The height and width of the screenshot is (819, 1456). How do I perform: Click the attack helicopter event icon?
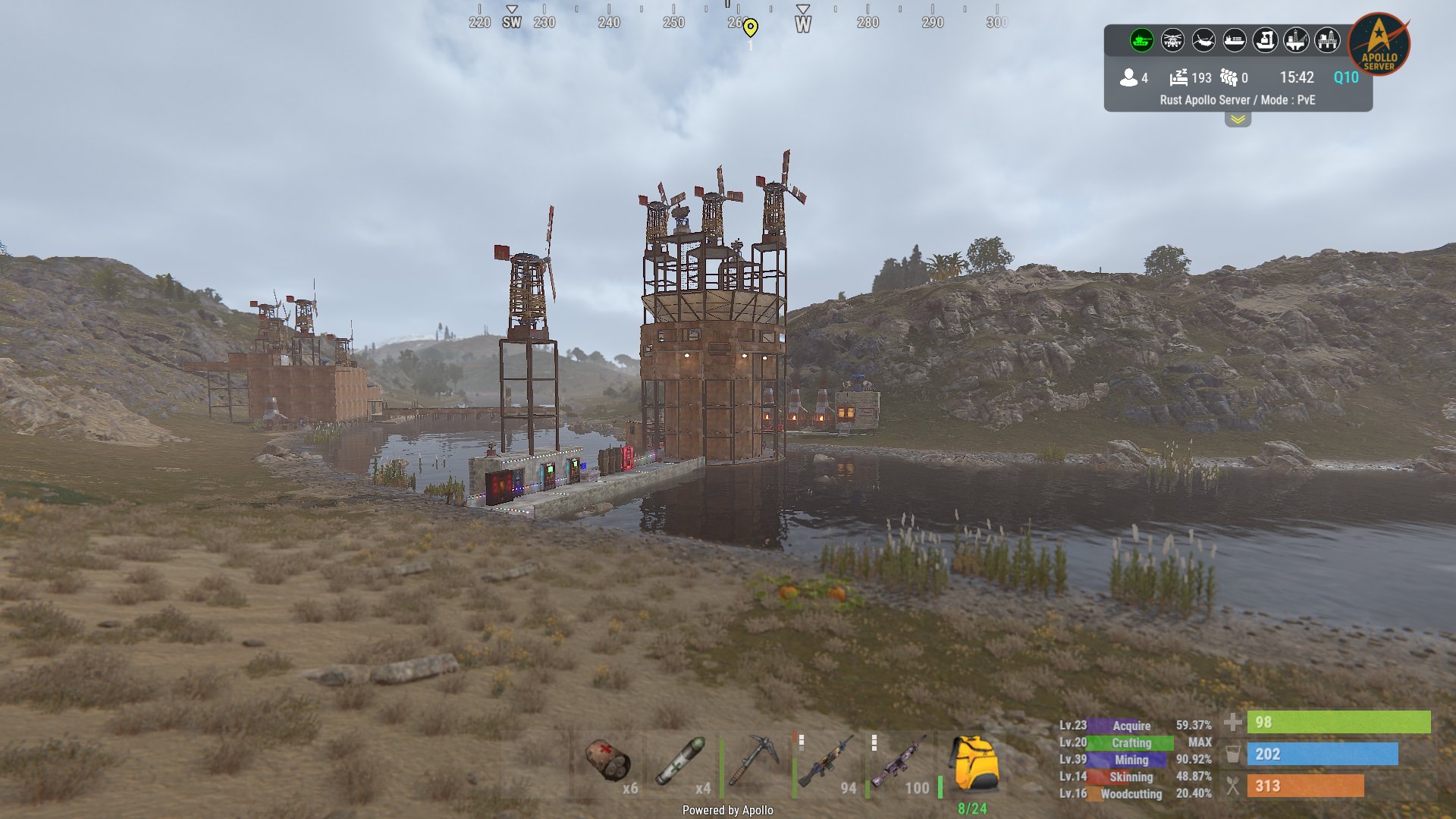(x=1172, y=40)
